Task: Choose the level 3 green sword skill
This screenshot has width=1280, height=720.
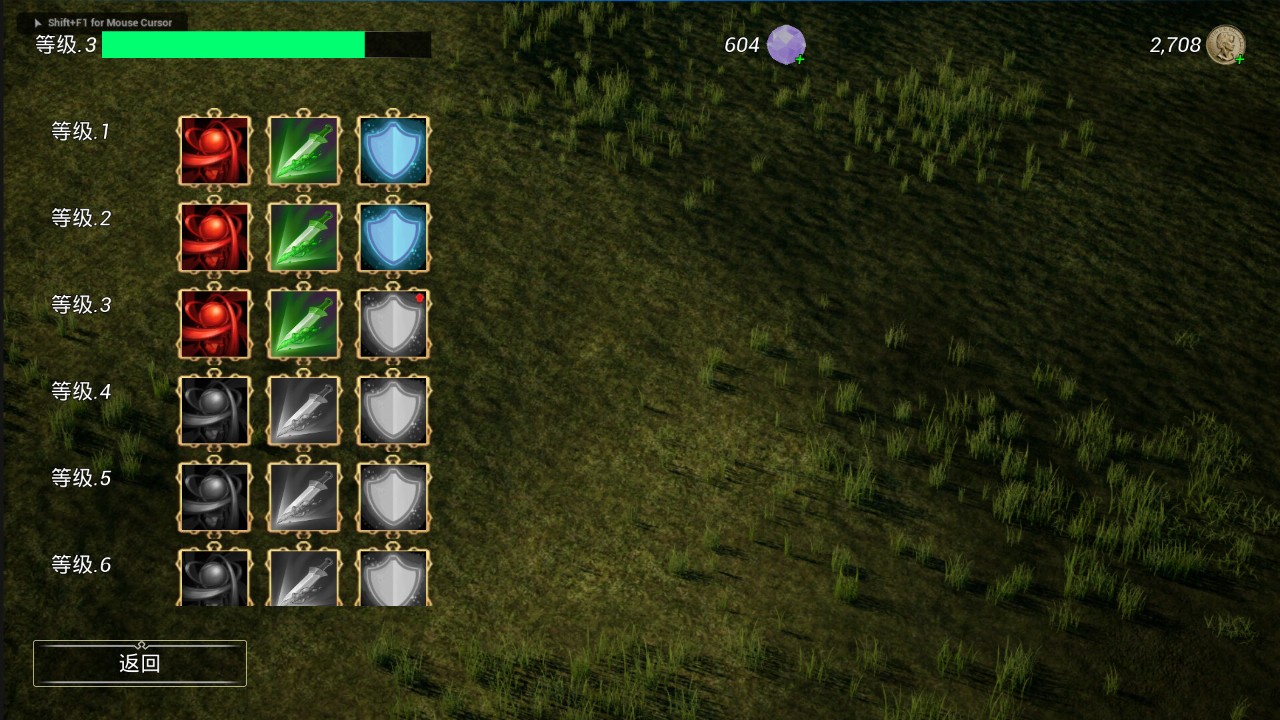Action: (304, 325)
